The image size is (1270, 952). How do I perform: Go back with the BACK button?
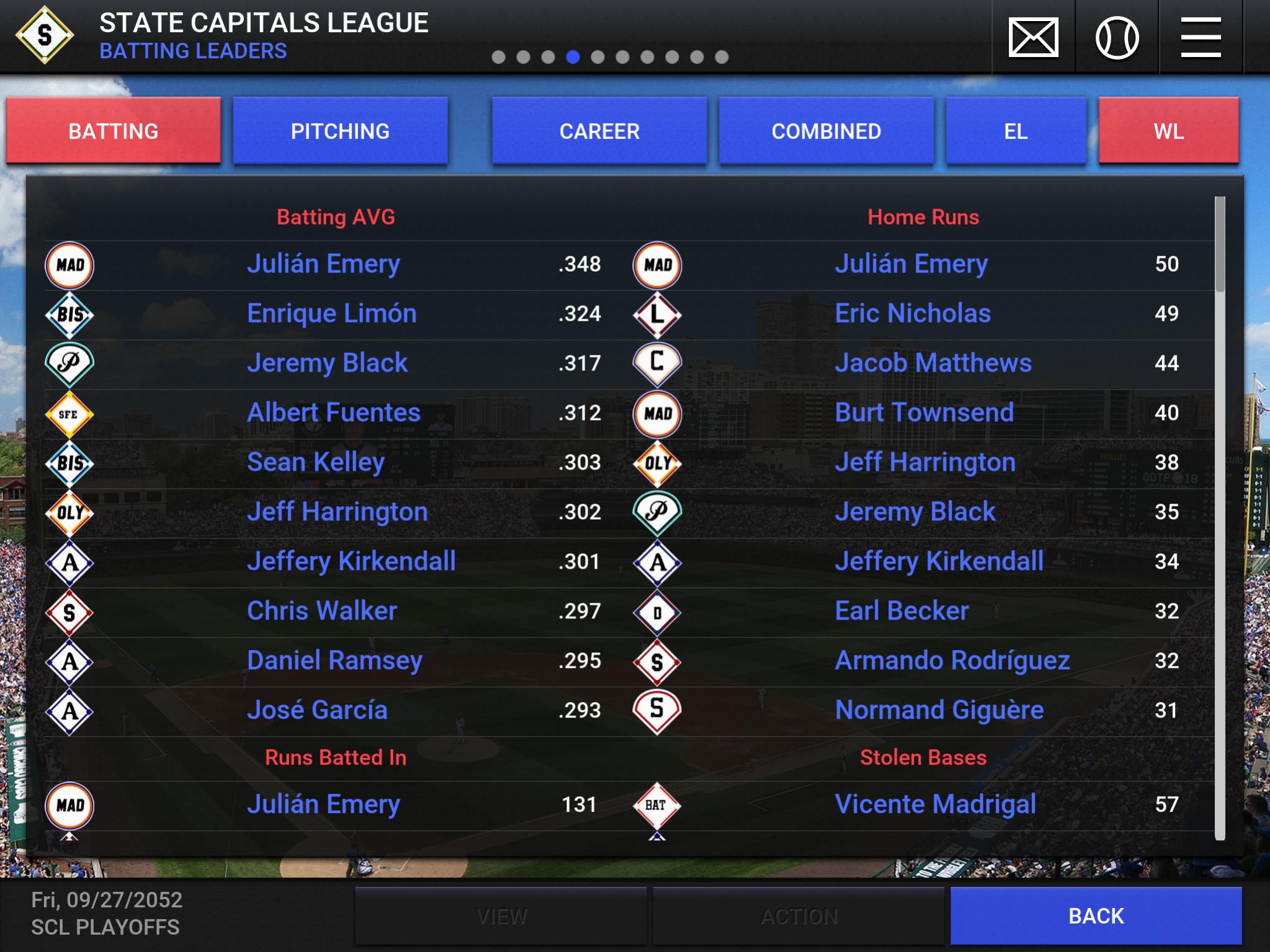(x=1096, y=916)
